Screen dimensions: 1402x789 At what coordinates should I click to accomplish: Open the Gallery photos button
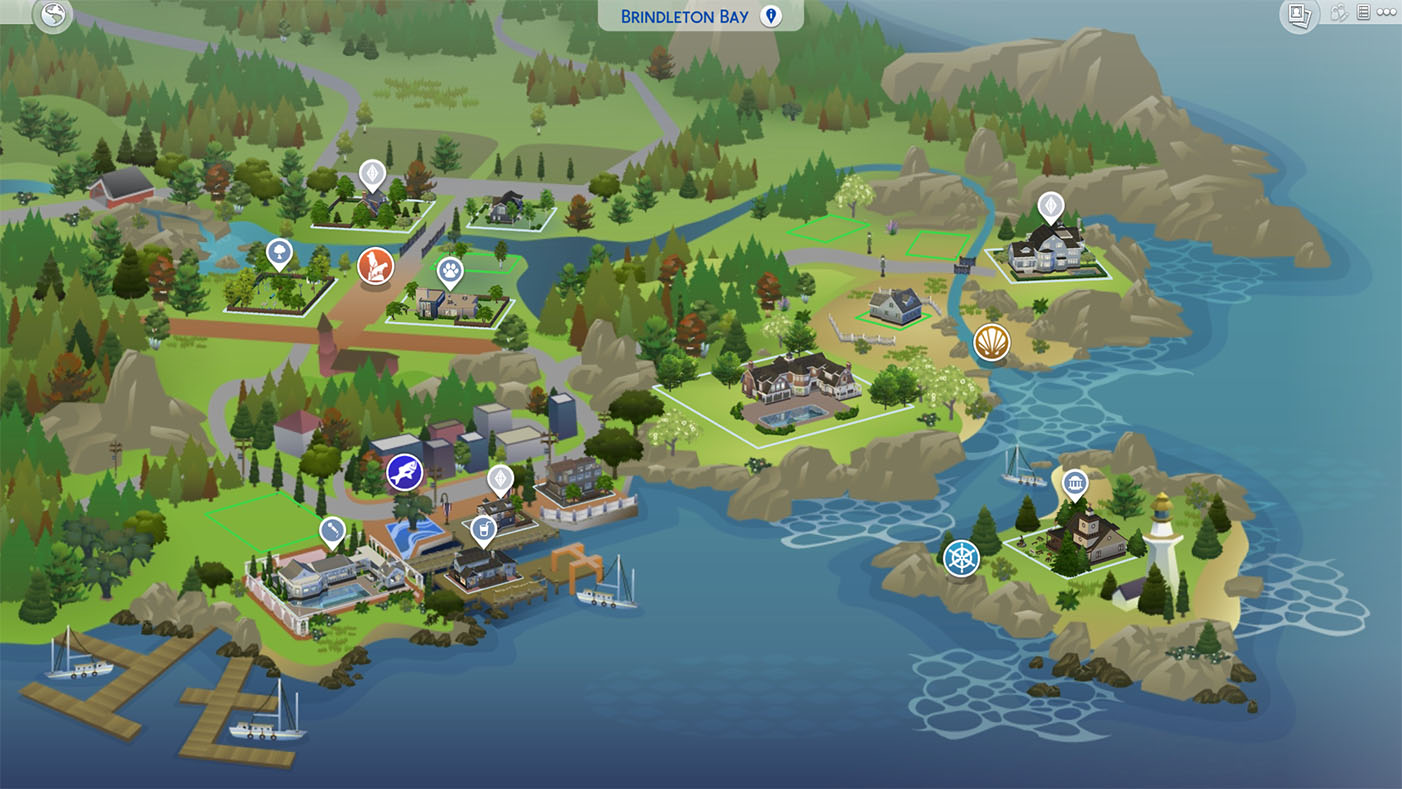pos(1299,14)
